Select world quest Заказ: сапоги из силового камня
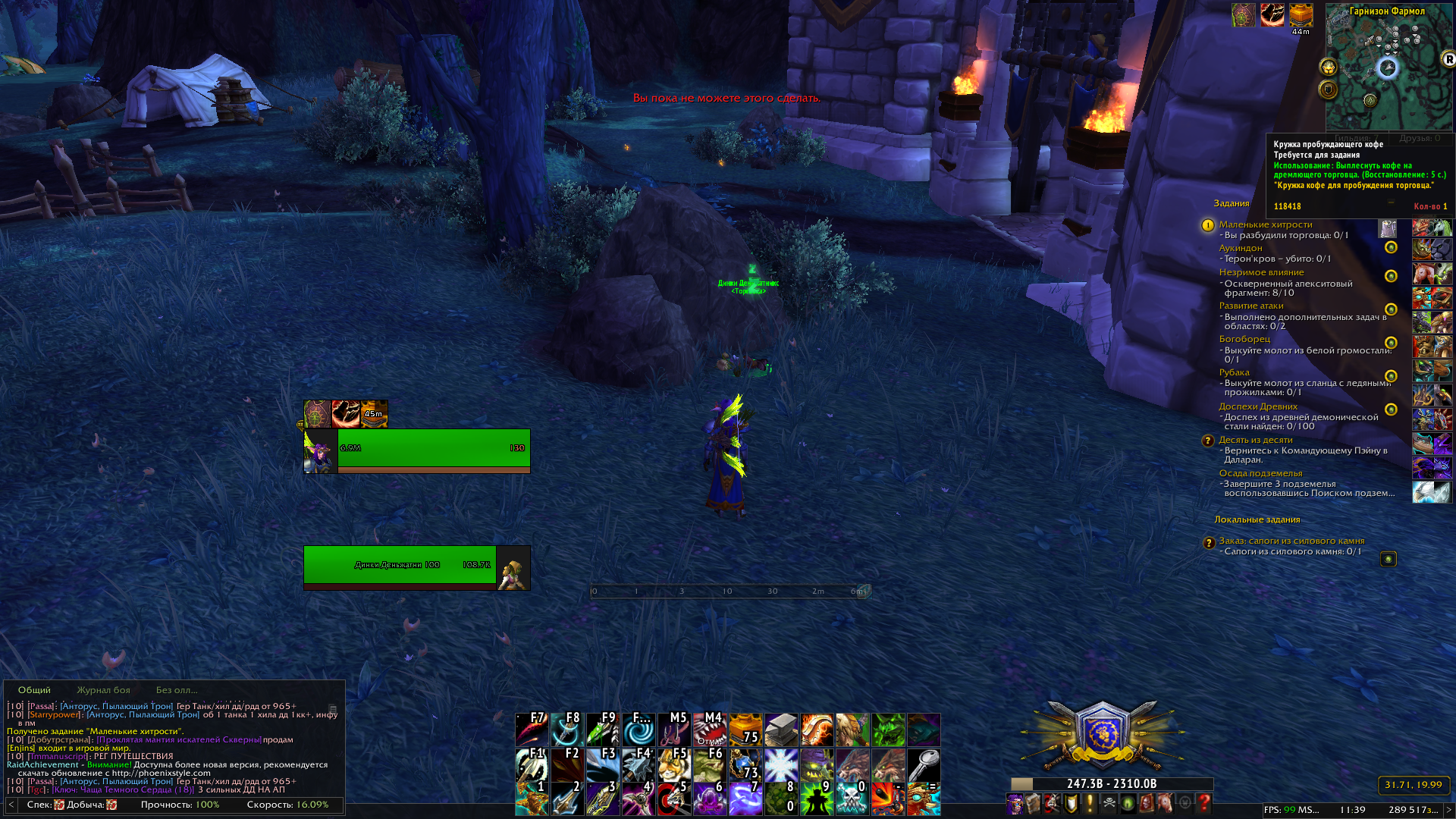Screen dimensions: 1456x819 point(1291,541)
